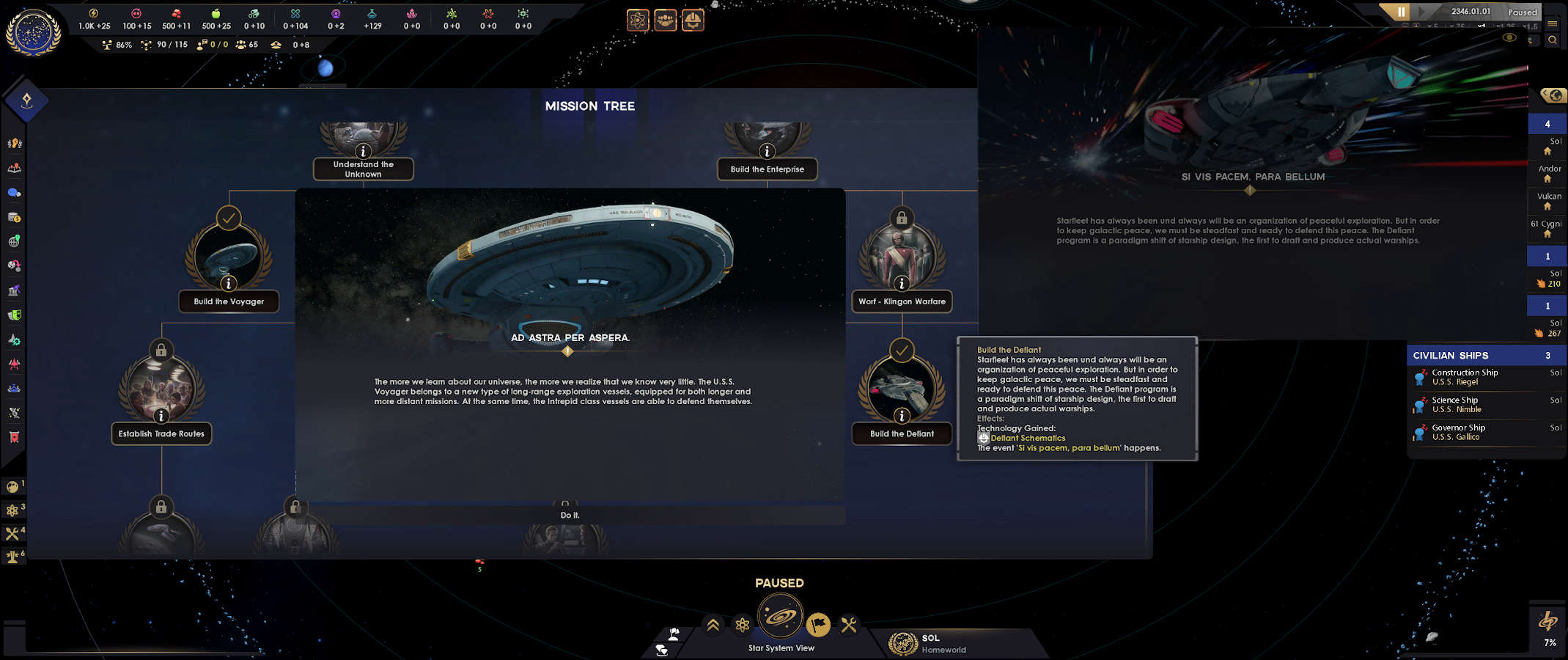Toggle the eye visibility icon top right

1509,38
